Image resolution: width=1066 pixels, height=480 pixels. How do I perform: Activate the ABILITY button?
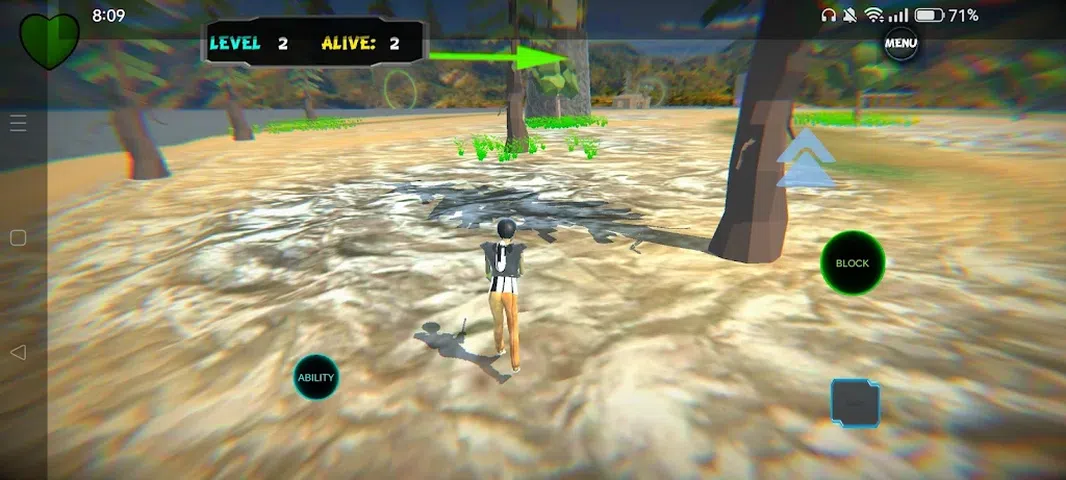click(x=316, y=378)
